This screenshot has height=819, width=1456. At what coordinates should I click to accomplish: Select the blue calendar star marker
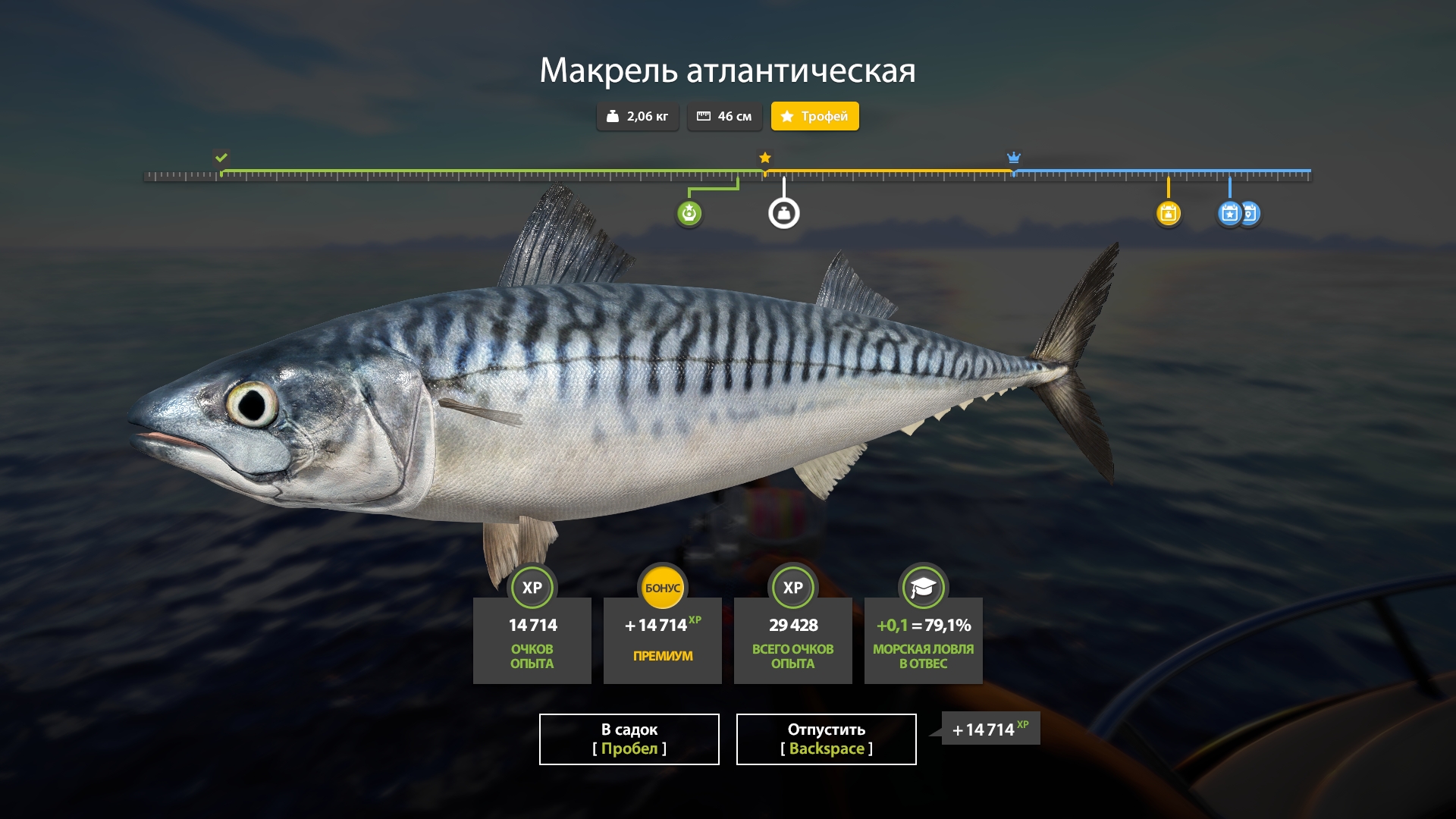click(x=1229, y=214)
